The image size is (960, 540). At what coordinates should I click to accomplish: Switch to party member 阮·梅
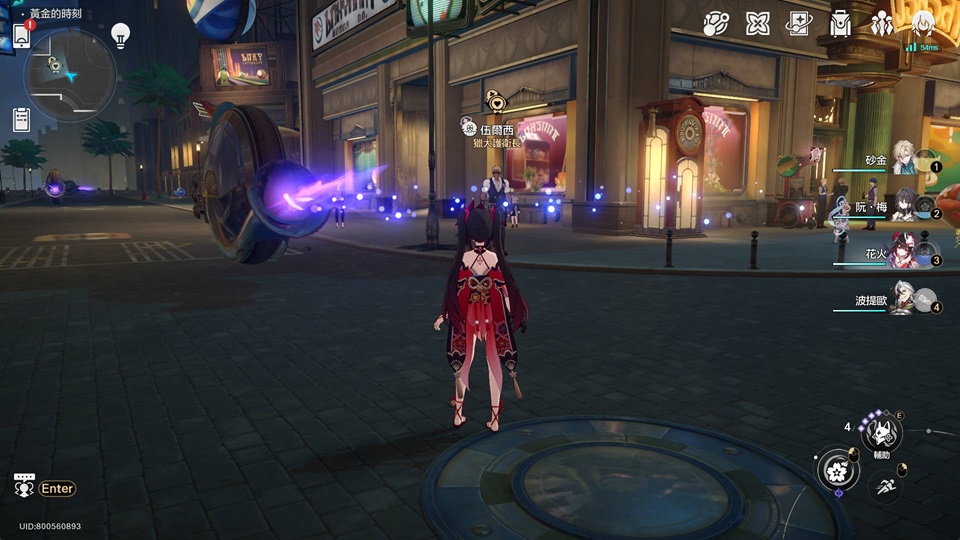click(904, 207)
